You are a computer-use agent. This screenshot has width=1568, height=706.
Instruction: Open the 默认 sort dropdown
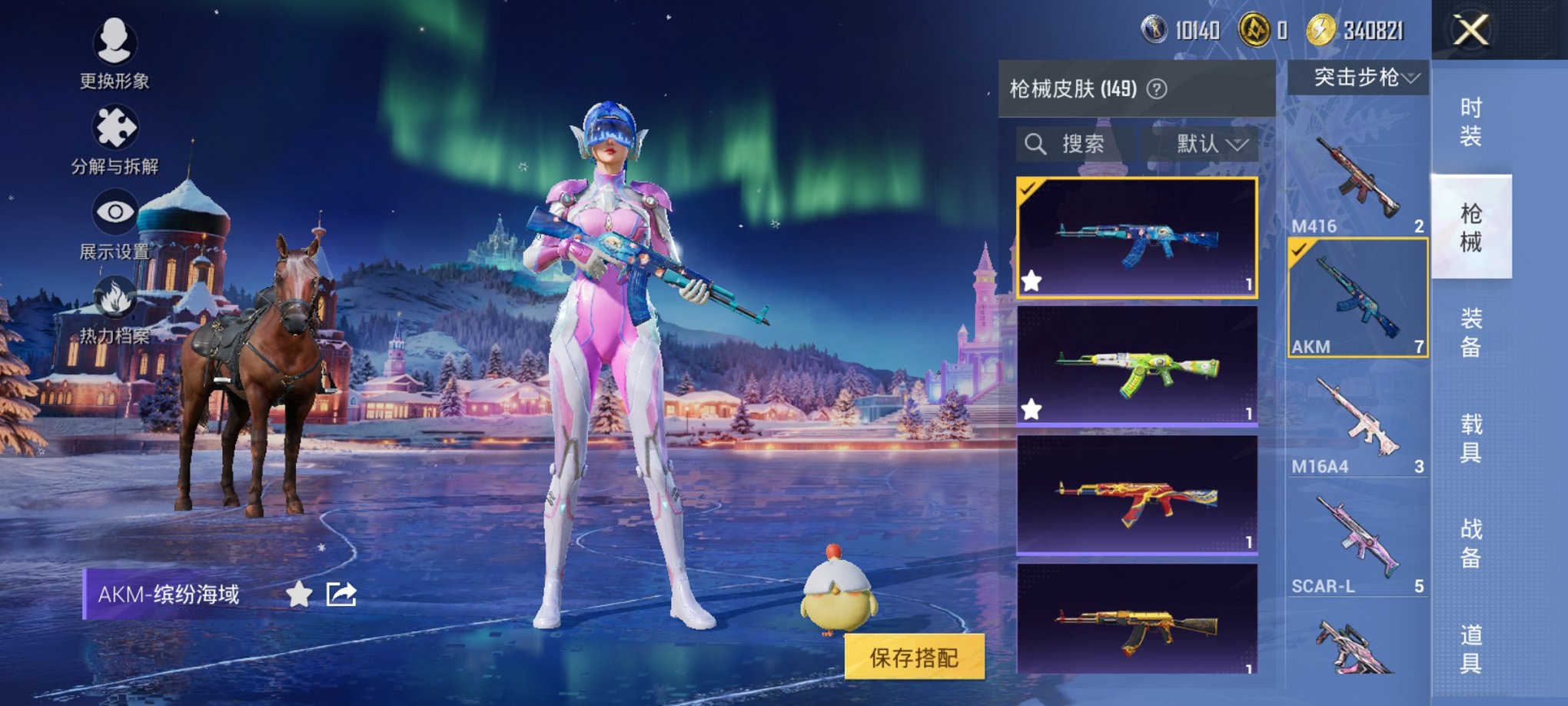1209,144
